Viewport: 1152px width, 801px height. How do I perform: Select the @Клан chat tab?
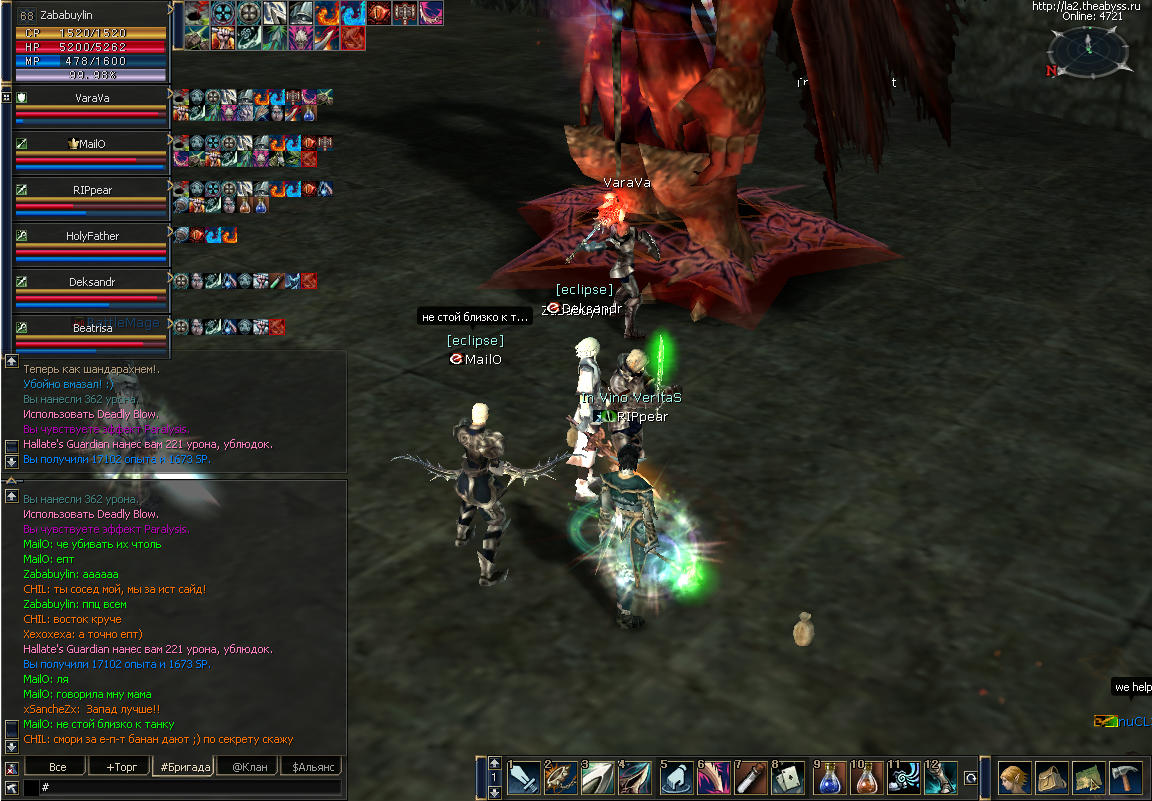click(x=249, y=767)
